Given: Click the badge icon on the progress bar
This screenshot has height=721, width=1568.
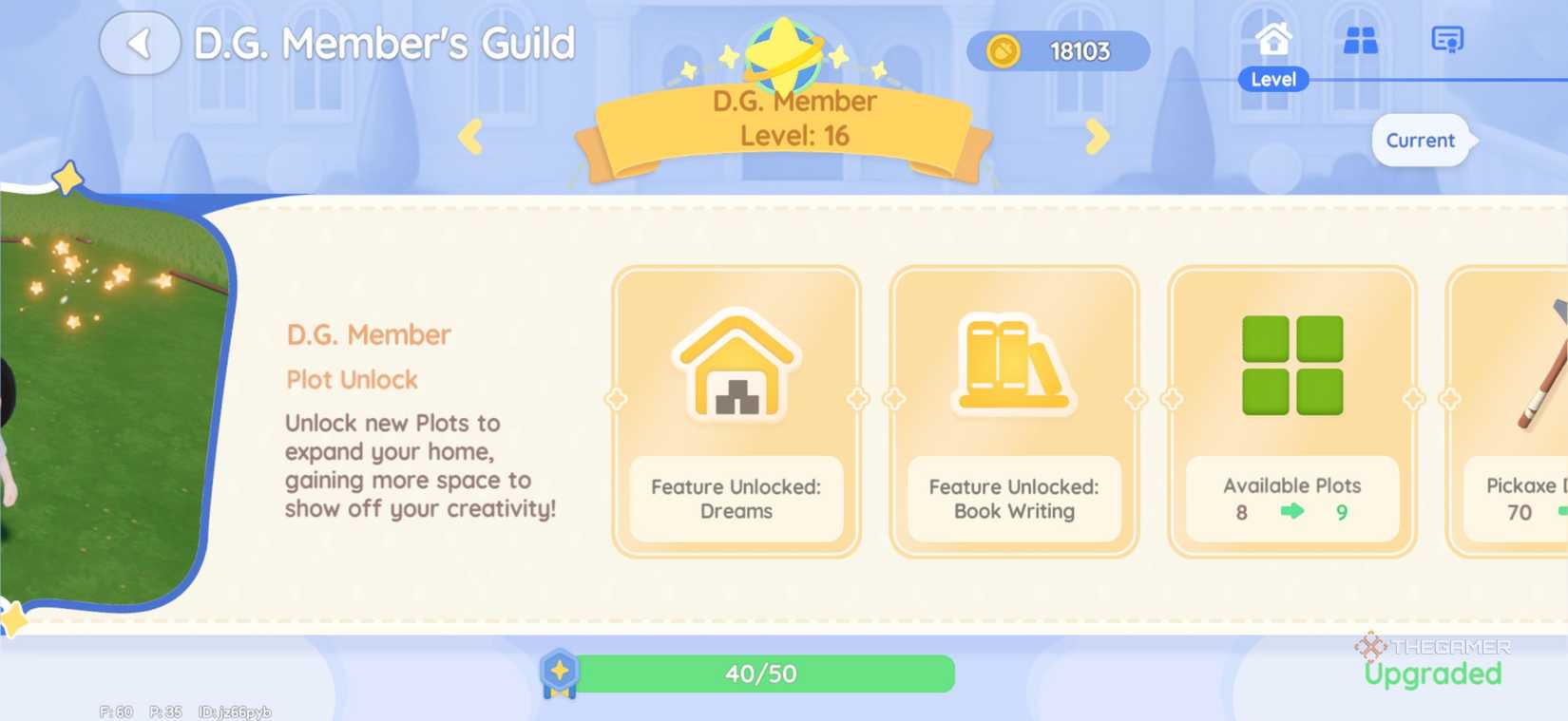Looking at the screenshot, I should coord(561,674).
